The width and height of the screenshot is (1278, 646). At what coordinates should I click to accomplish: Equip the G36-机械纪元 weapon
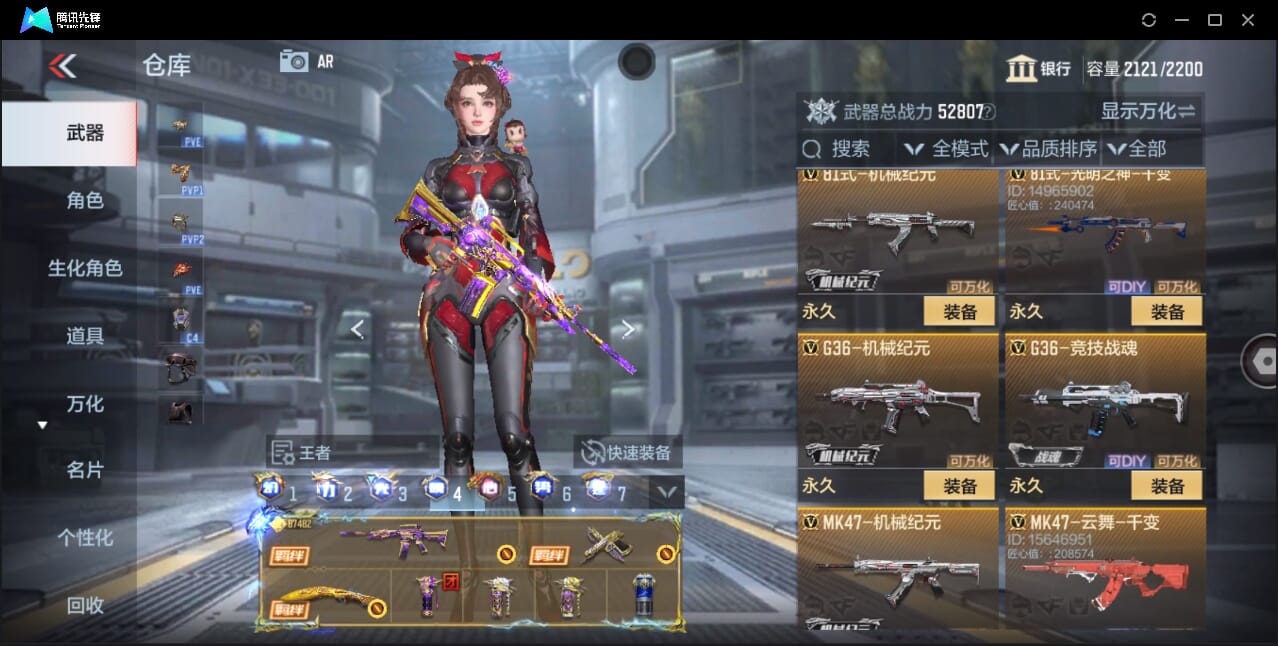pos(959,486)
